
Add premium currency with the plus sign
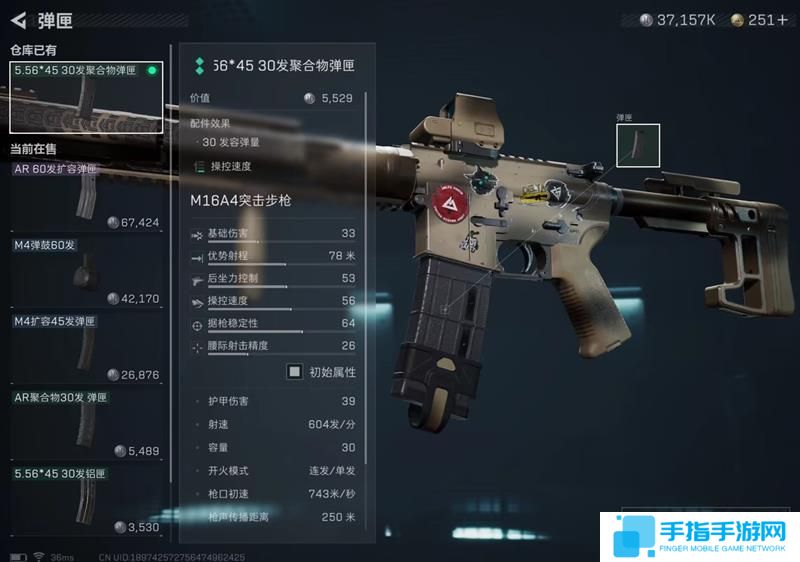coord(783,20)
